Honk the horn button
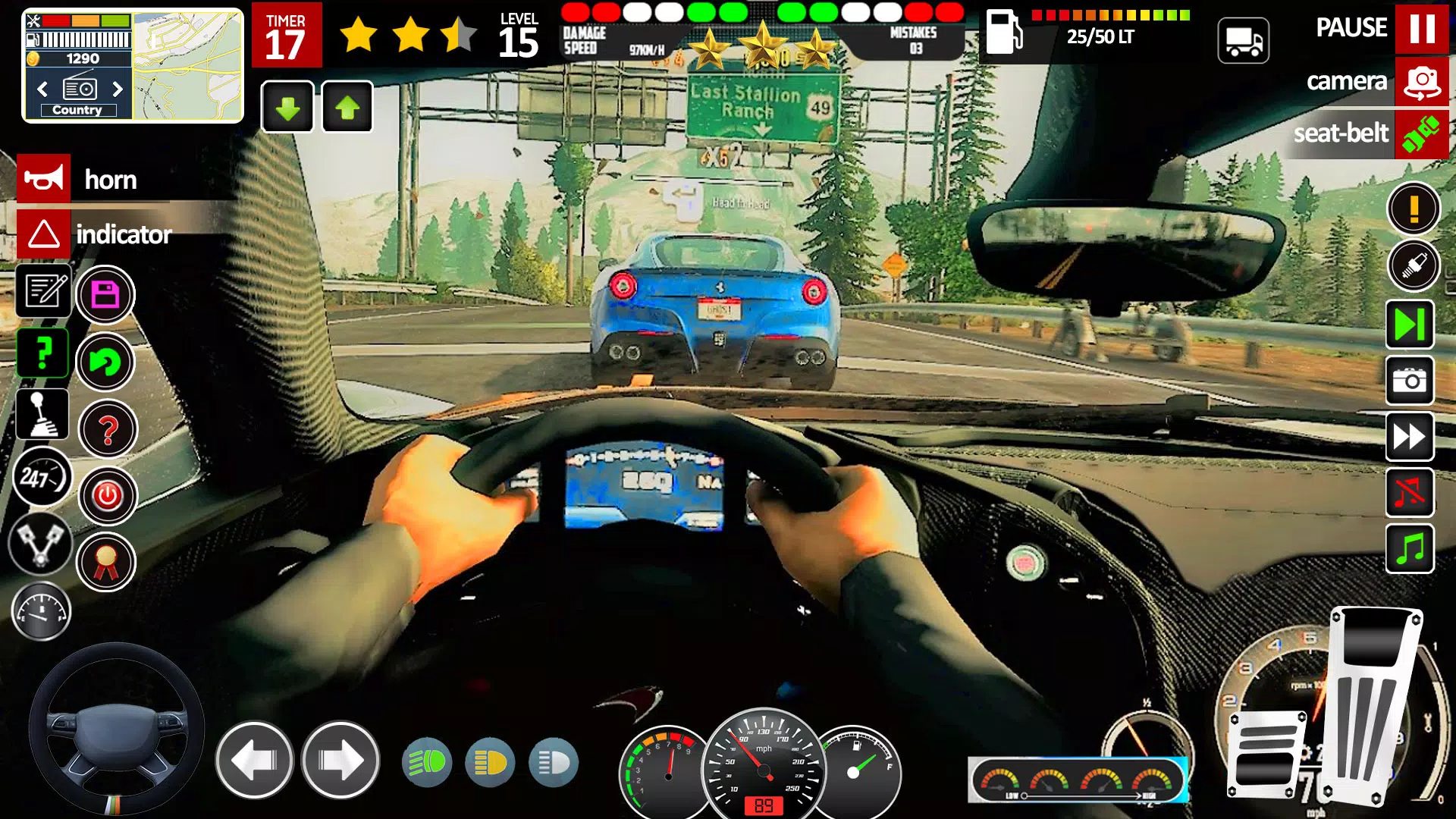 click(x=44, y=179)
